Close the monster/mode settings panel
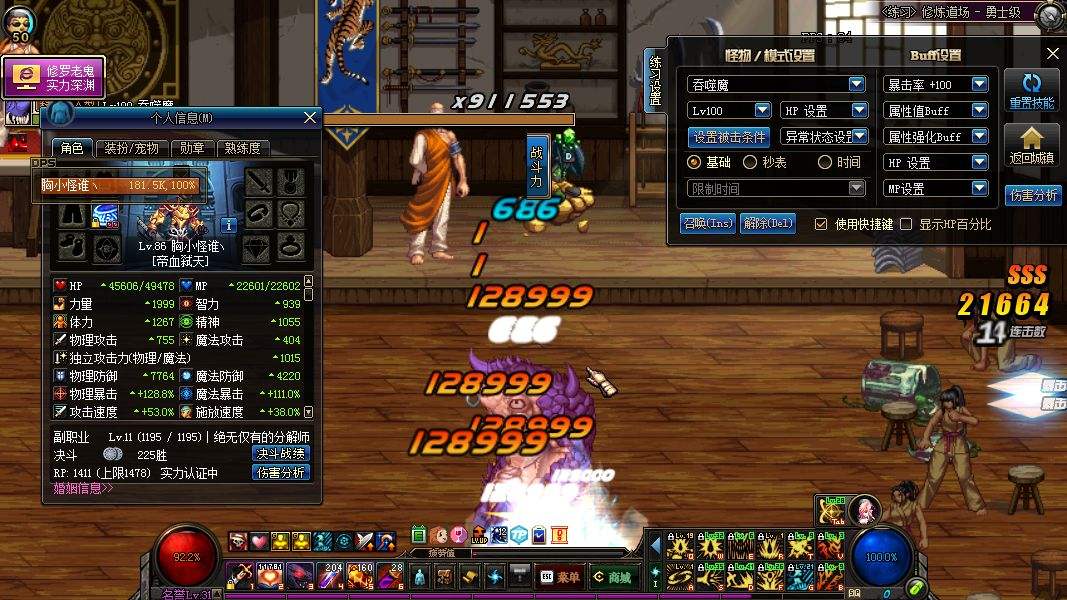 click(x=1053, y=54)
